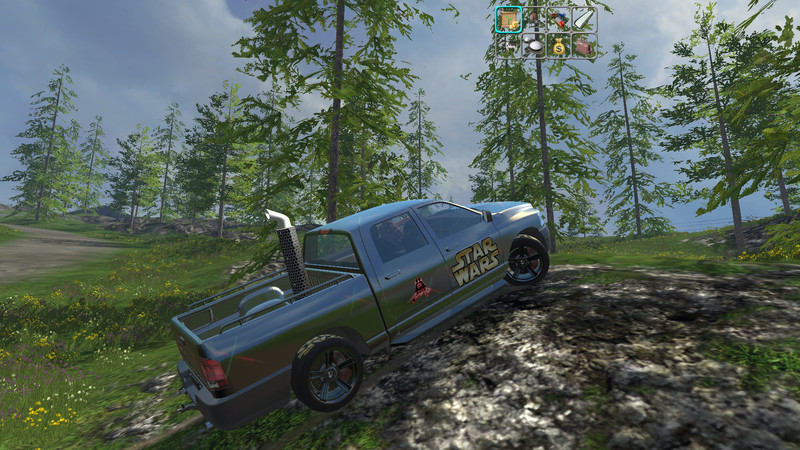800x450 pixels.
Task: Select the brick factory building icon
Action: pos(584,46)
